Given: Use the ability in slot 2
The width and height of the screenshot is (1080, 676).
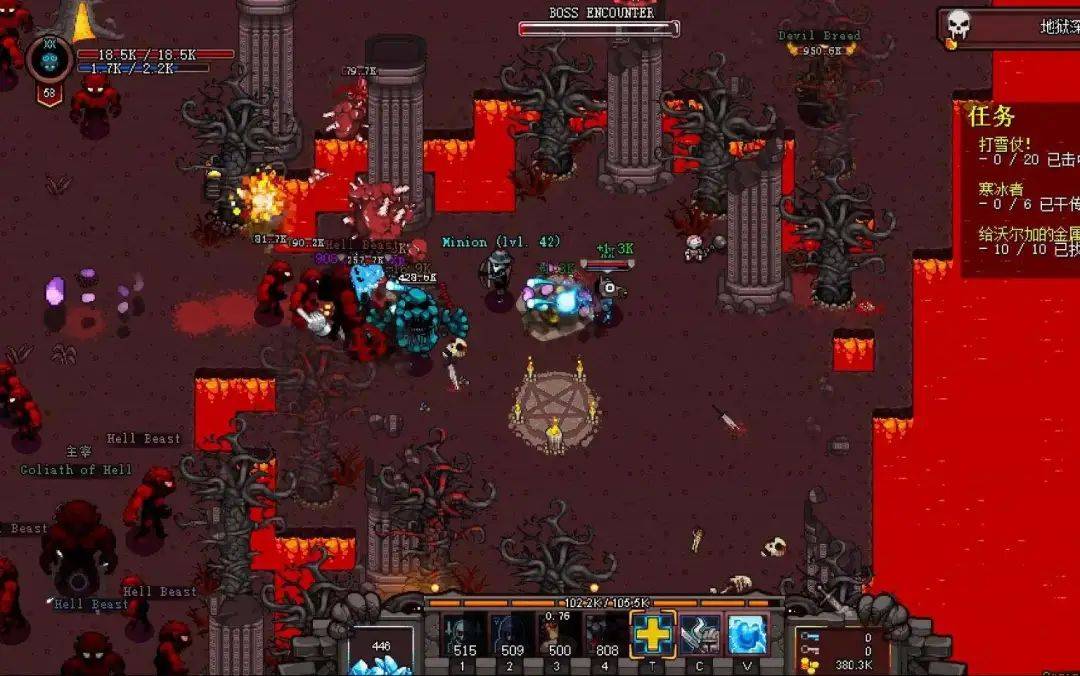Looking at the screenshot, I should click(510, 634).
